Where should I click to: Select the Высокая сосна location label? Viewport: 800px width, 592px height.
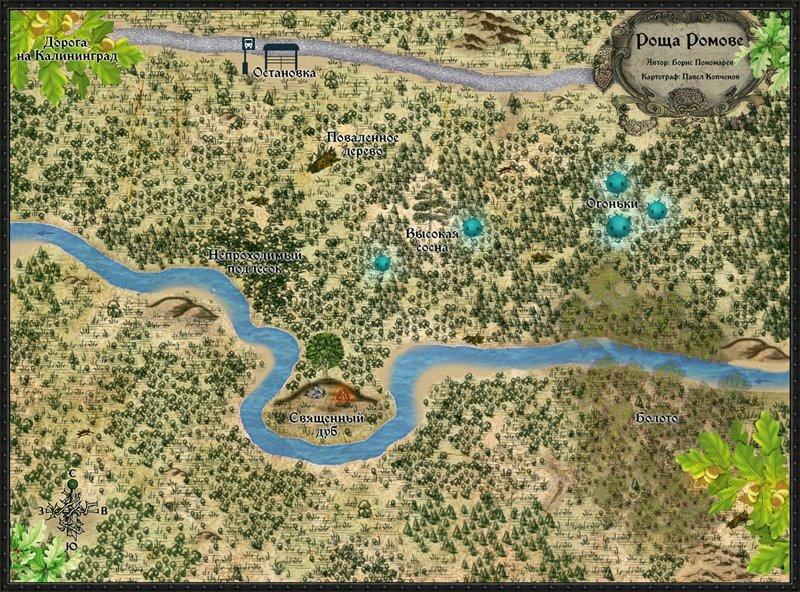pos(430,241)
